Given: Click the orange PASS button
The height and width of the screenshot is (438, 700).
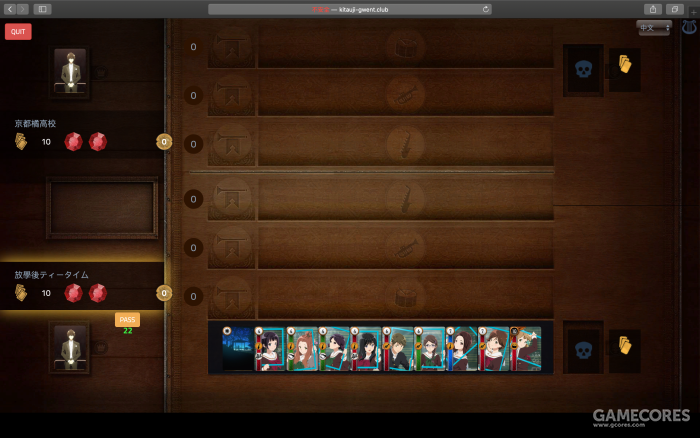Looking at the screenshot, I should tap(127, 319).
